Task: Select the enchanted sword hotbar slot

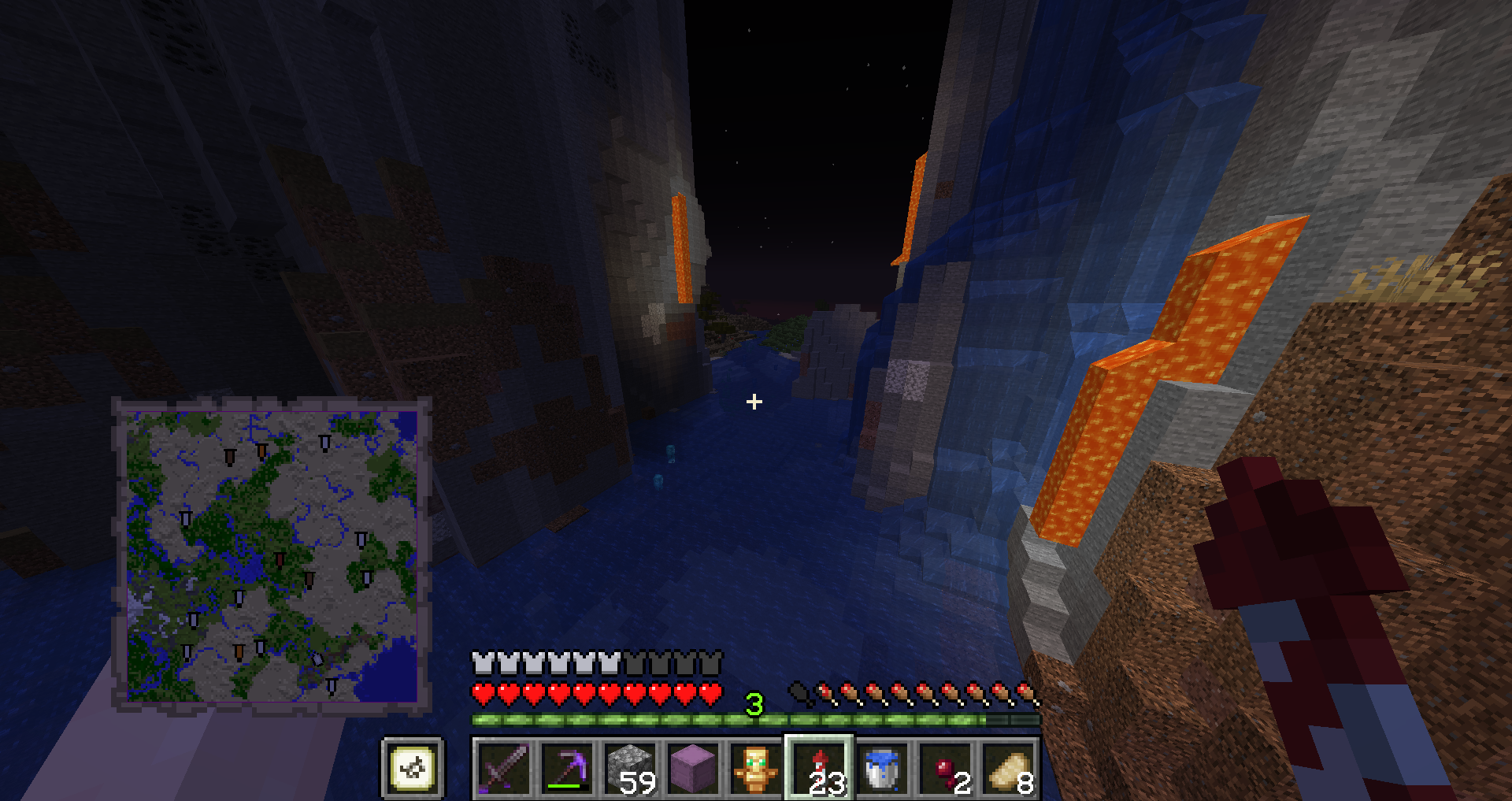Action: click(x=504, y=768)
